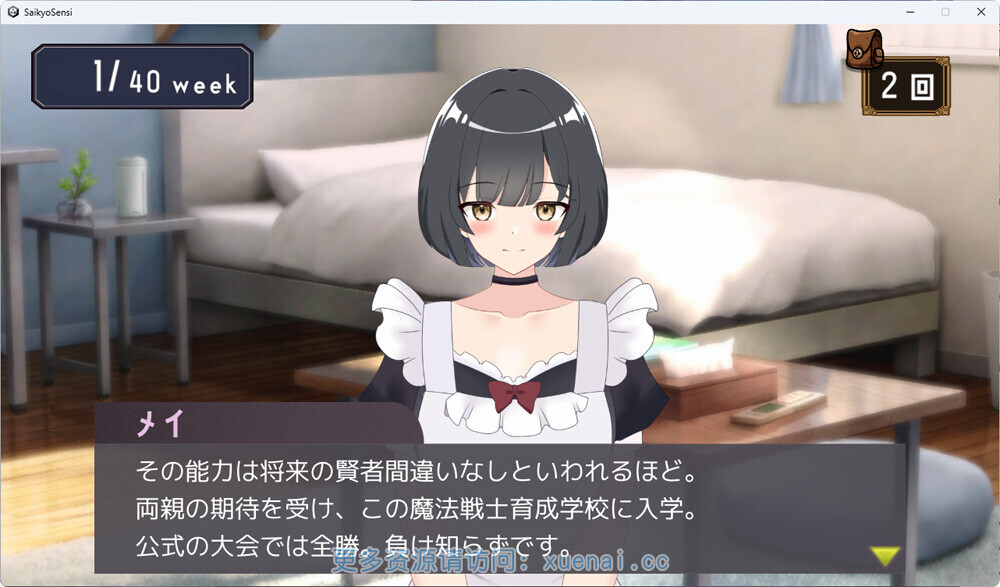Viewport: 1000px width, 587px height.
Task: Open the brown backpack icon
Action: tap(864, 48)
